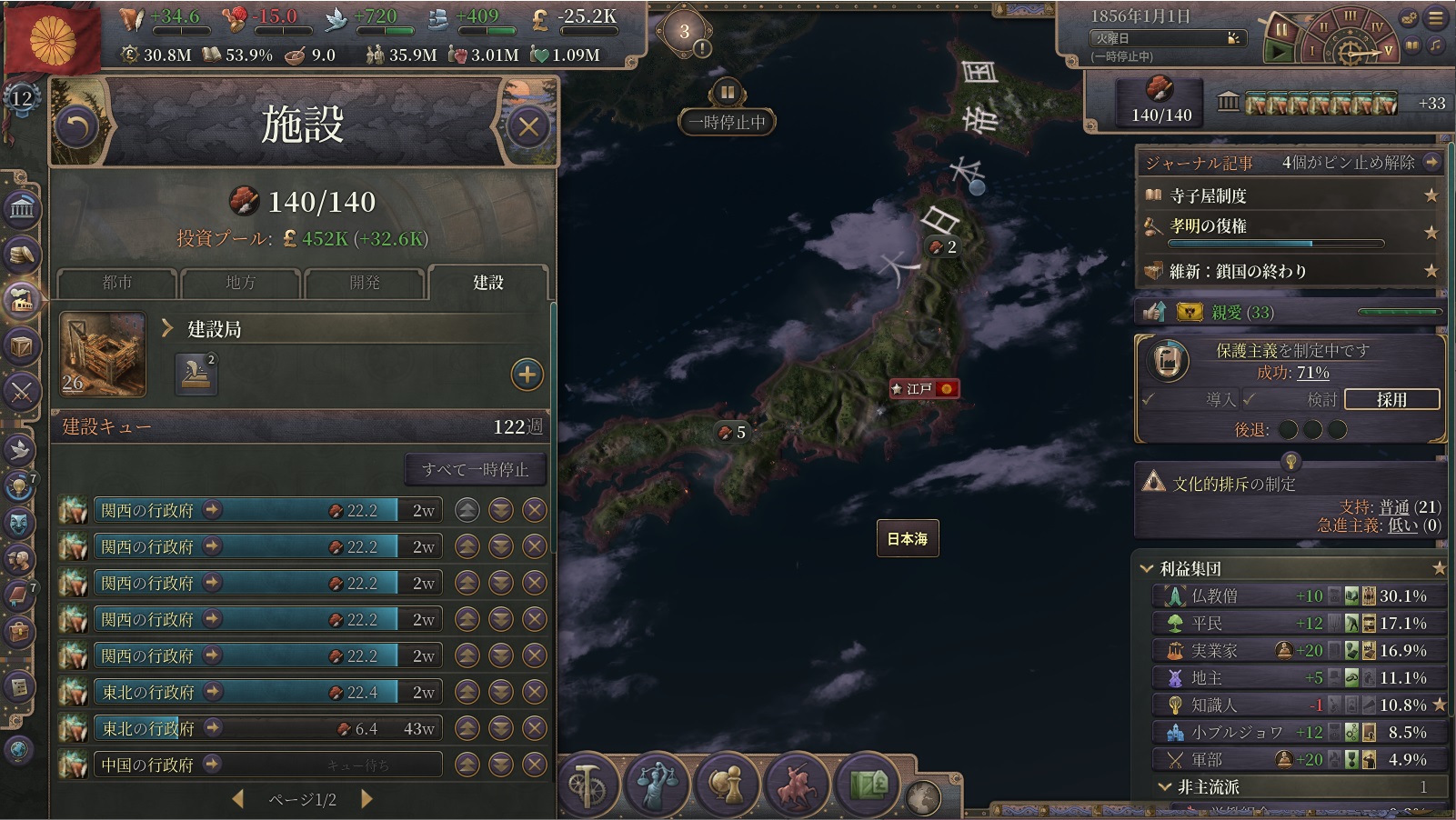Select the 建設 tab
This screenshot has height=820, width=1456.
click(x=488, y=283)
